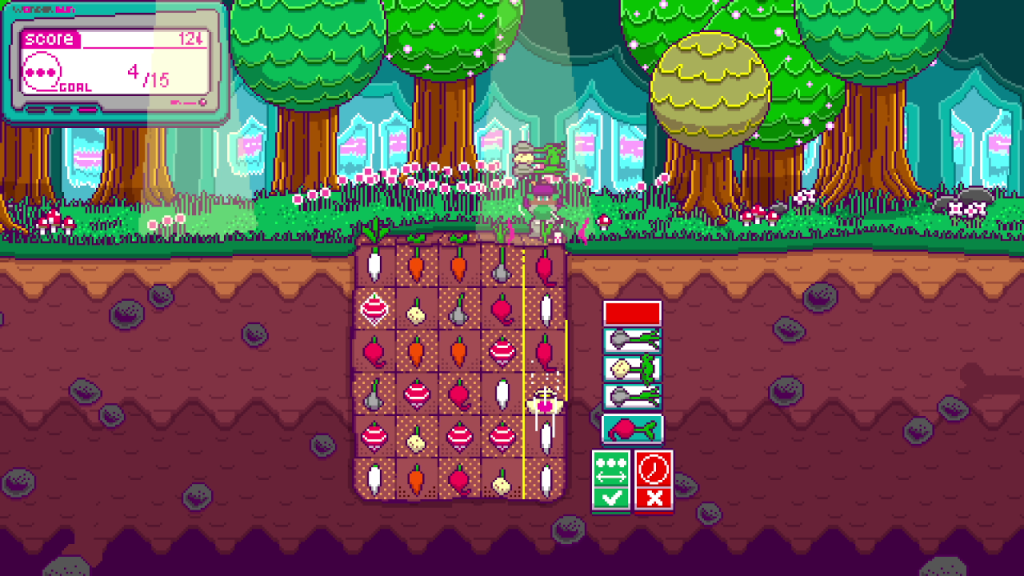1024x576 pixels.
Task: Click the red clock button with X
Action: tap(654, 481)
